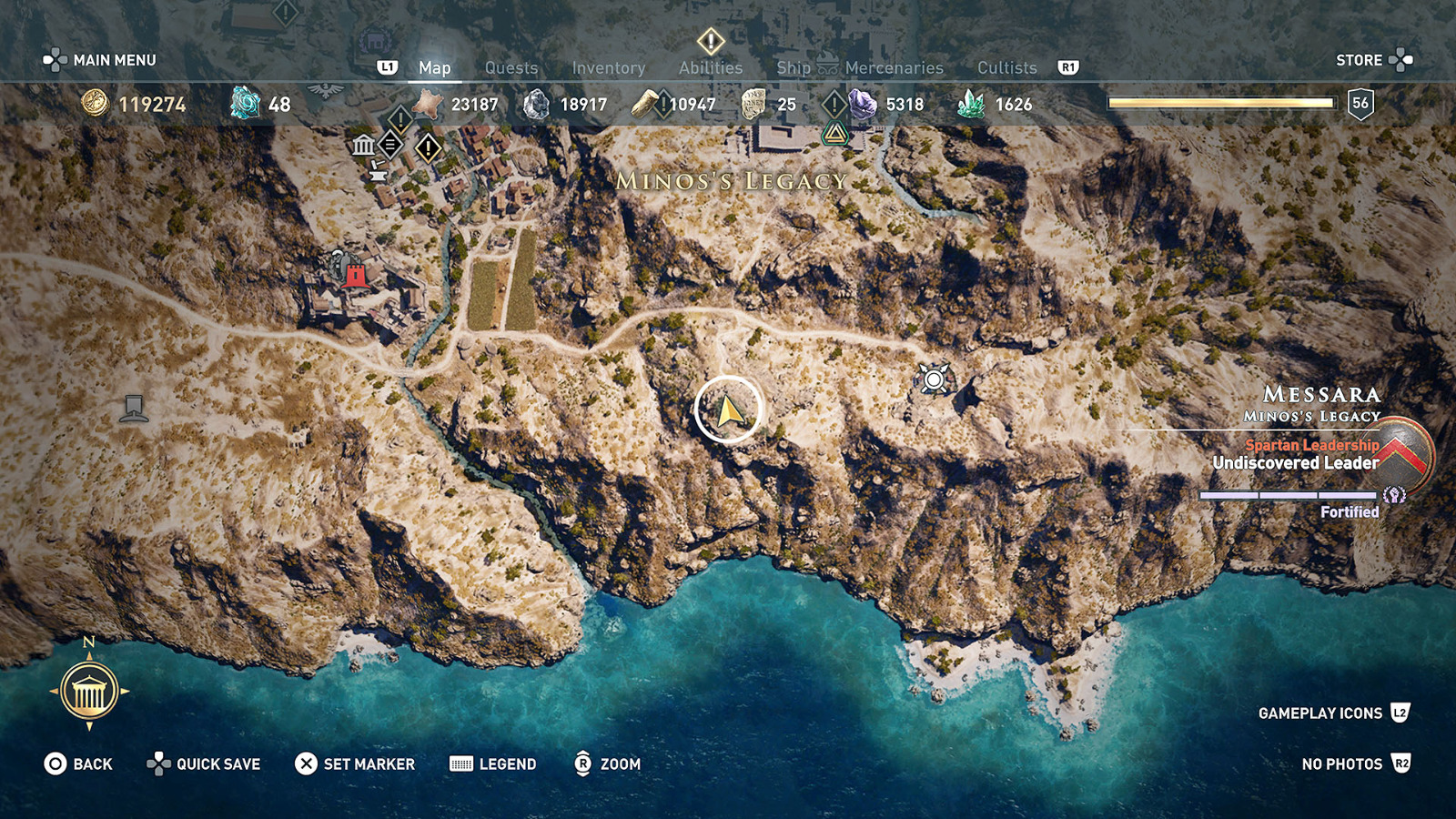
Task: Toggle the Legend overlay
Action: coord(493,764)
